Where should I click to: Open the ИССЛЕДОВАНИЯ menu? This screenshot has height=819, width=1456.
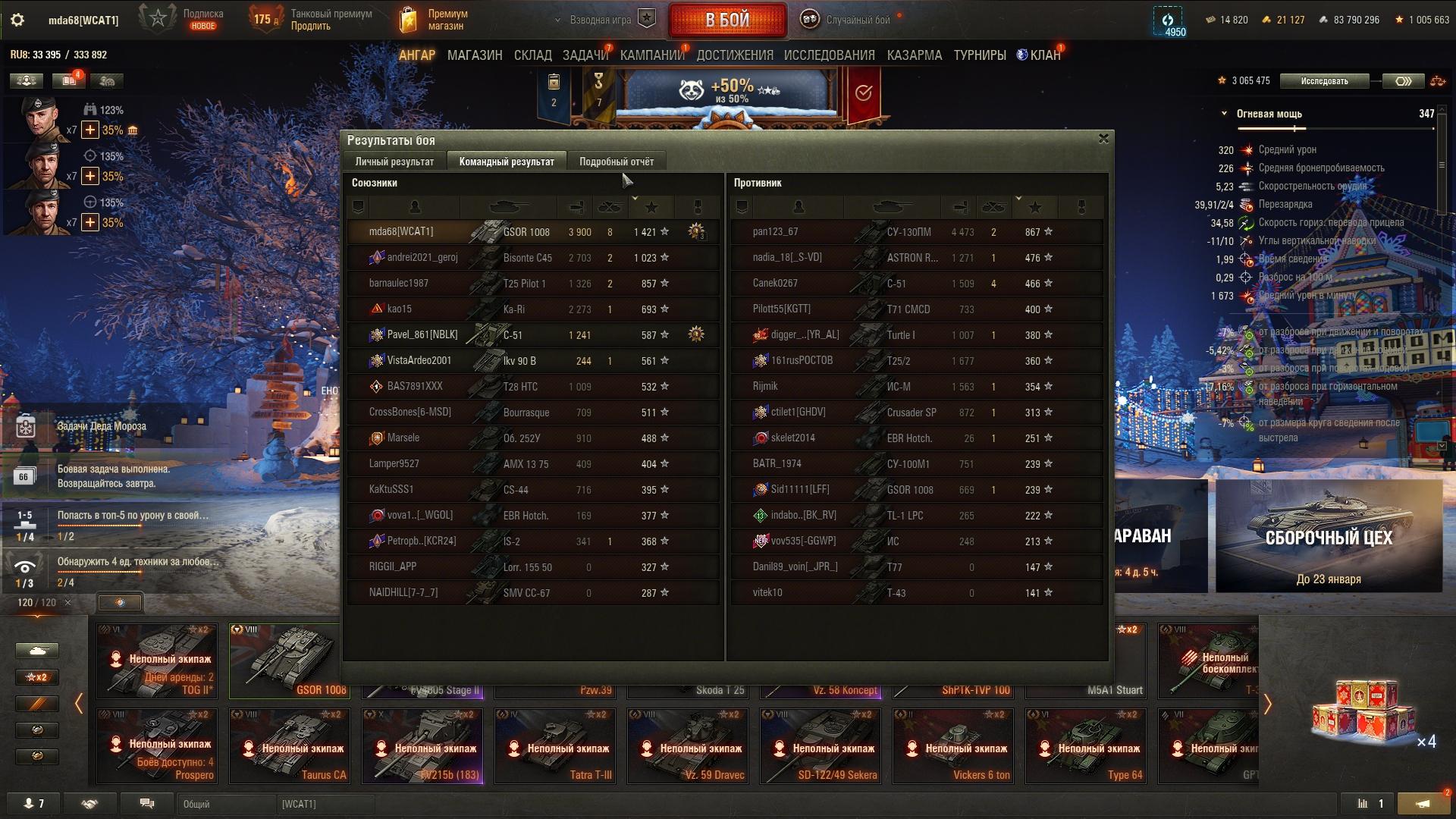coord(829,55)
